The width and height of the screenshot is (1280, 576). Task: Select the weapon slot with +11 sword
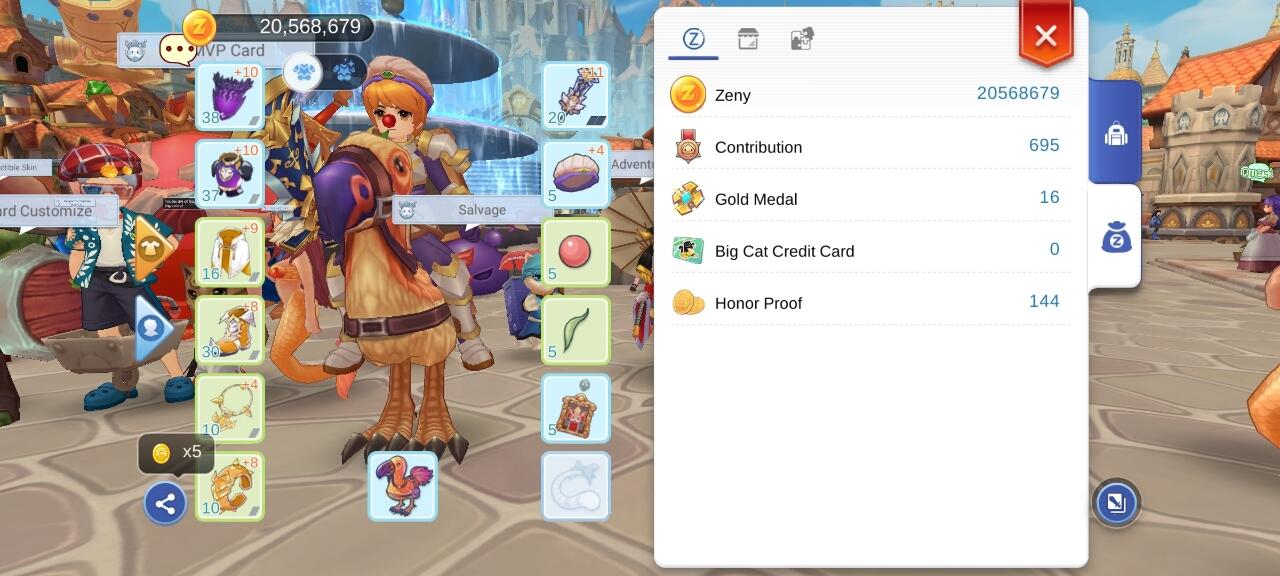(x=576, y=97)
